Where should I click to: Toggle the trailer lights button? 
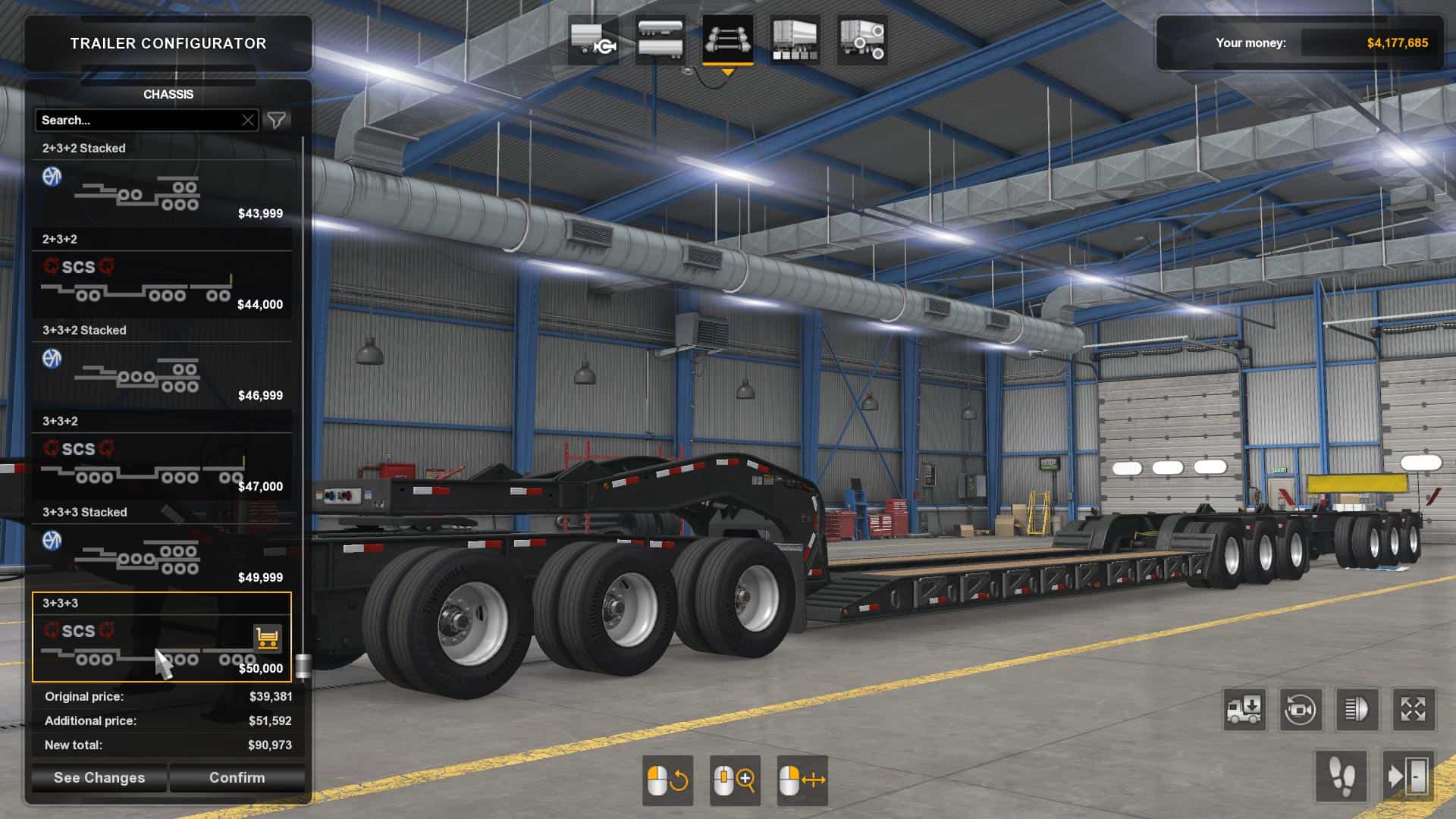pyautogui.click(x=1357, y=711)
